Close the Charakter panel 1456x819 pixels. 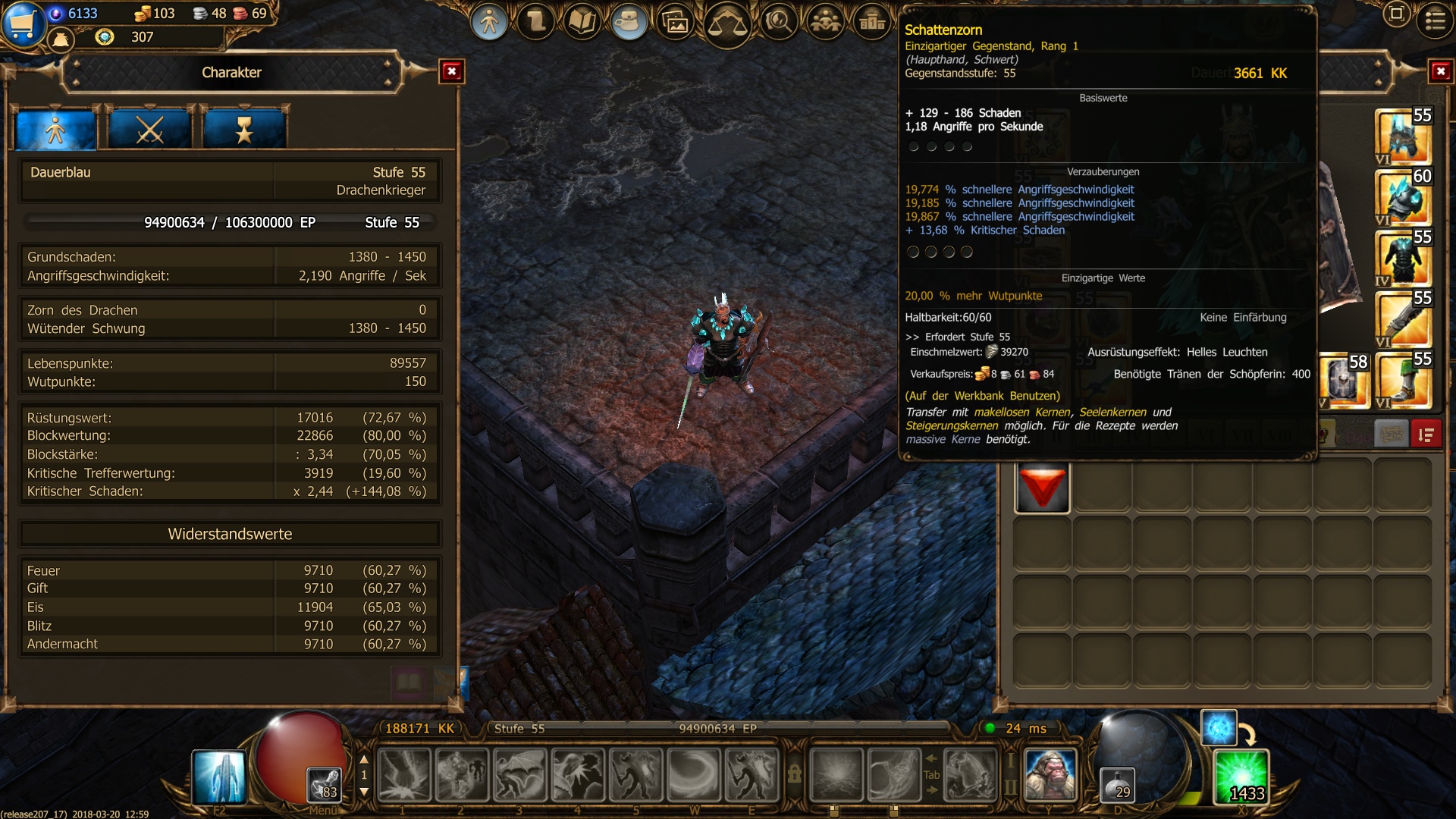click(x=452, y=72)
